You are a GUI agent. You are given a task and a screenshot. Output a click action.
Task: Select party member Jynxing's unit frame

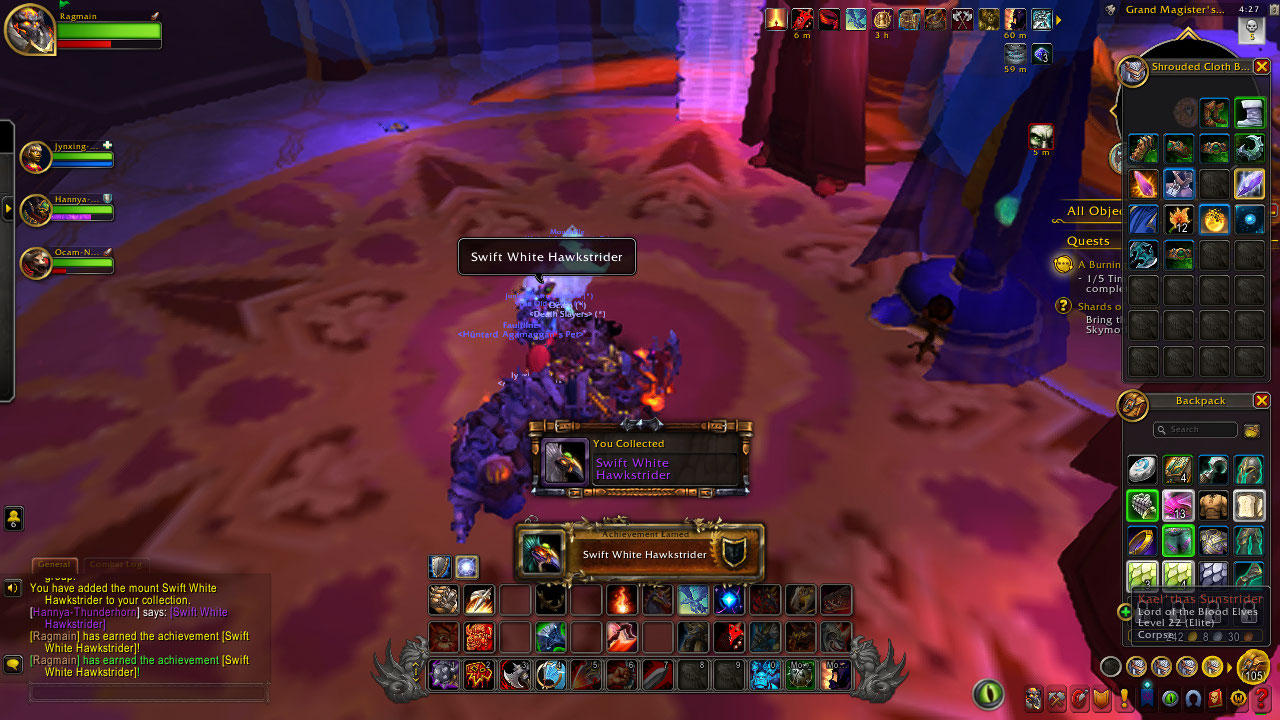(66, 157)
